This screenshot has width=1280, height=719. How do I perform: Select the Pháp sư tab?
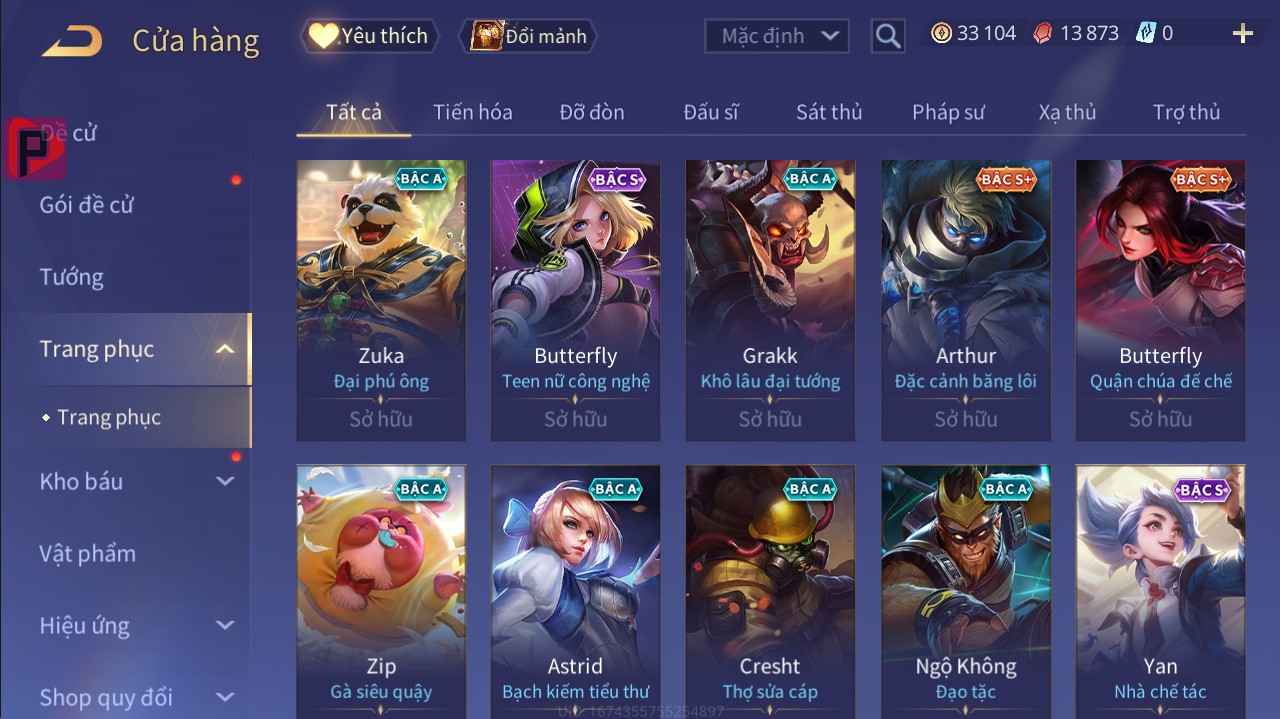(x=948, y=112)
